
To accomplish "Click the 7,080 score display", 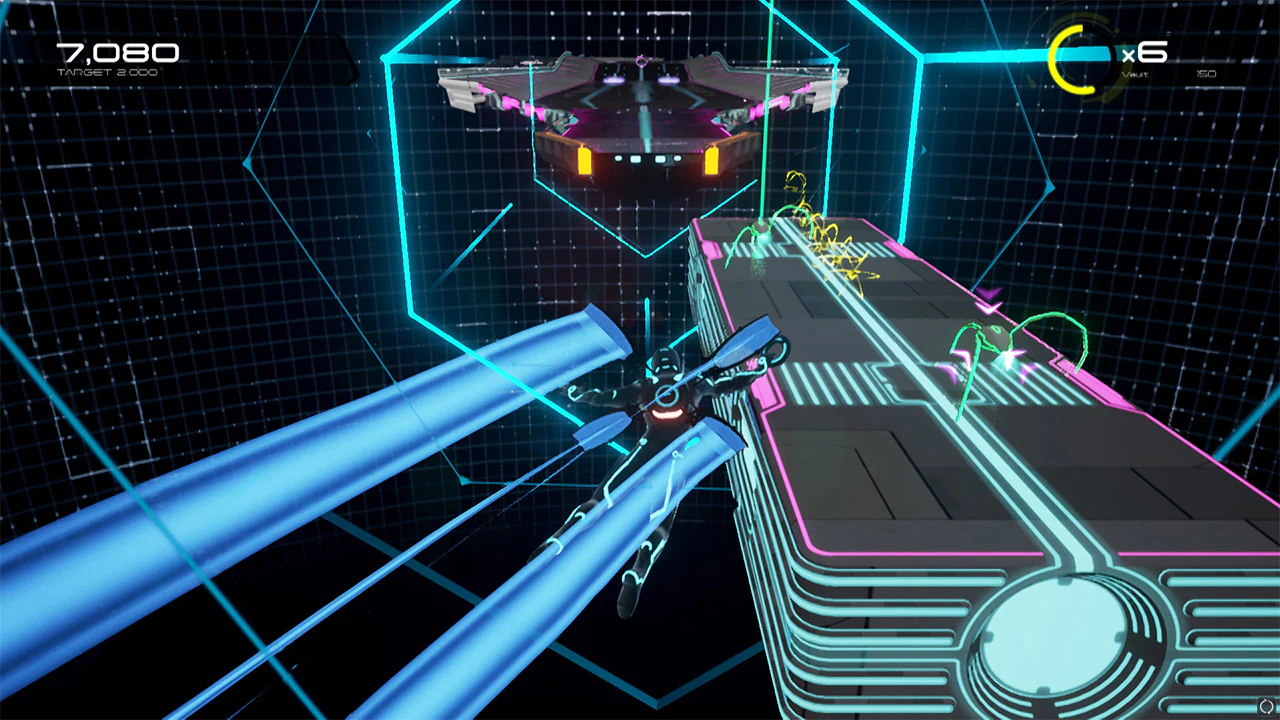I will pyautogui.click(x=120, y=53).
